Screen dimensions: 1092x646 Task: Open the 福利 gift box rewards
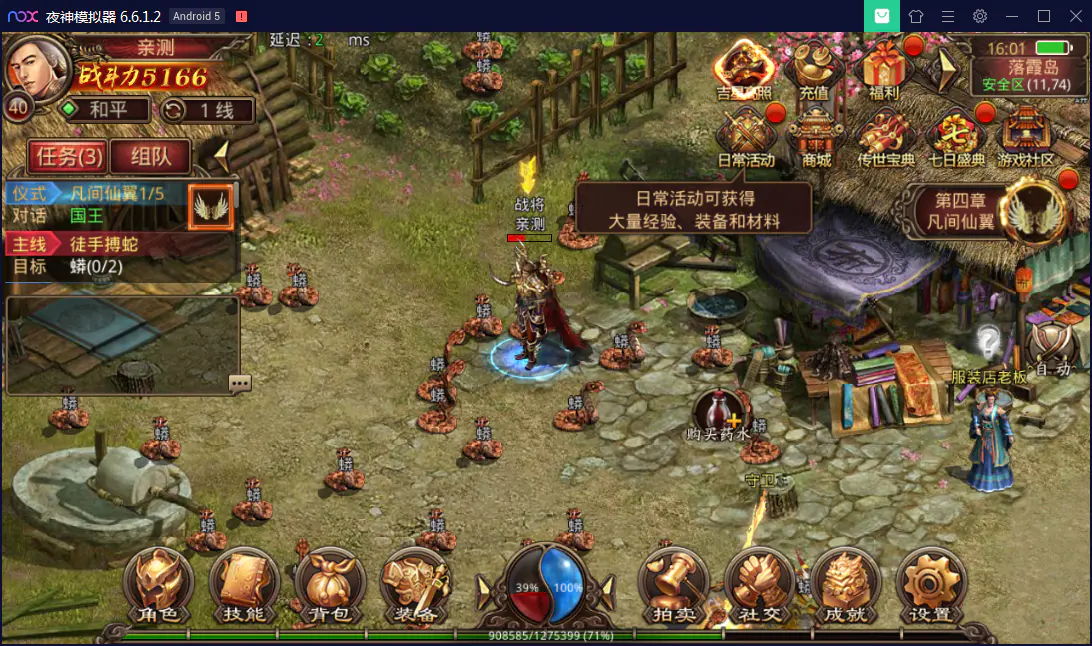click(x=883, y=70)
